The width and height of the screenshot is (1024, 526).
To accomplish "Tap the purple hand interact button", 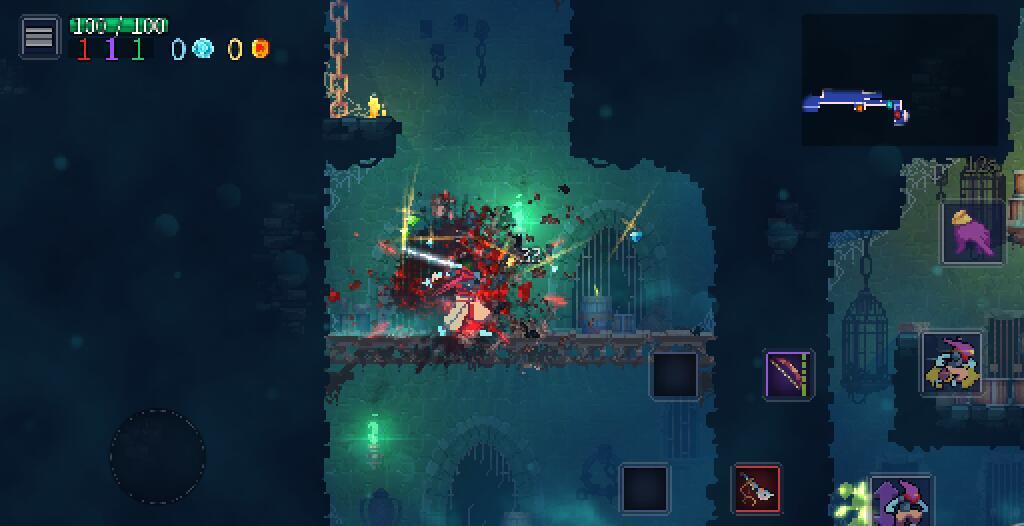I will (x=973, y=233).
